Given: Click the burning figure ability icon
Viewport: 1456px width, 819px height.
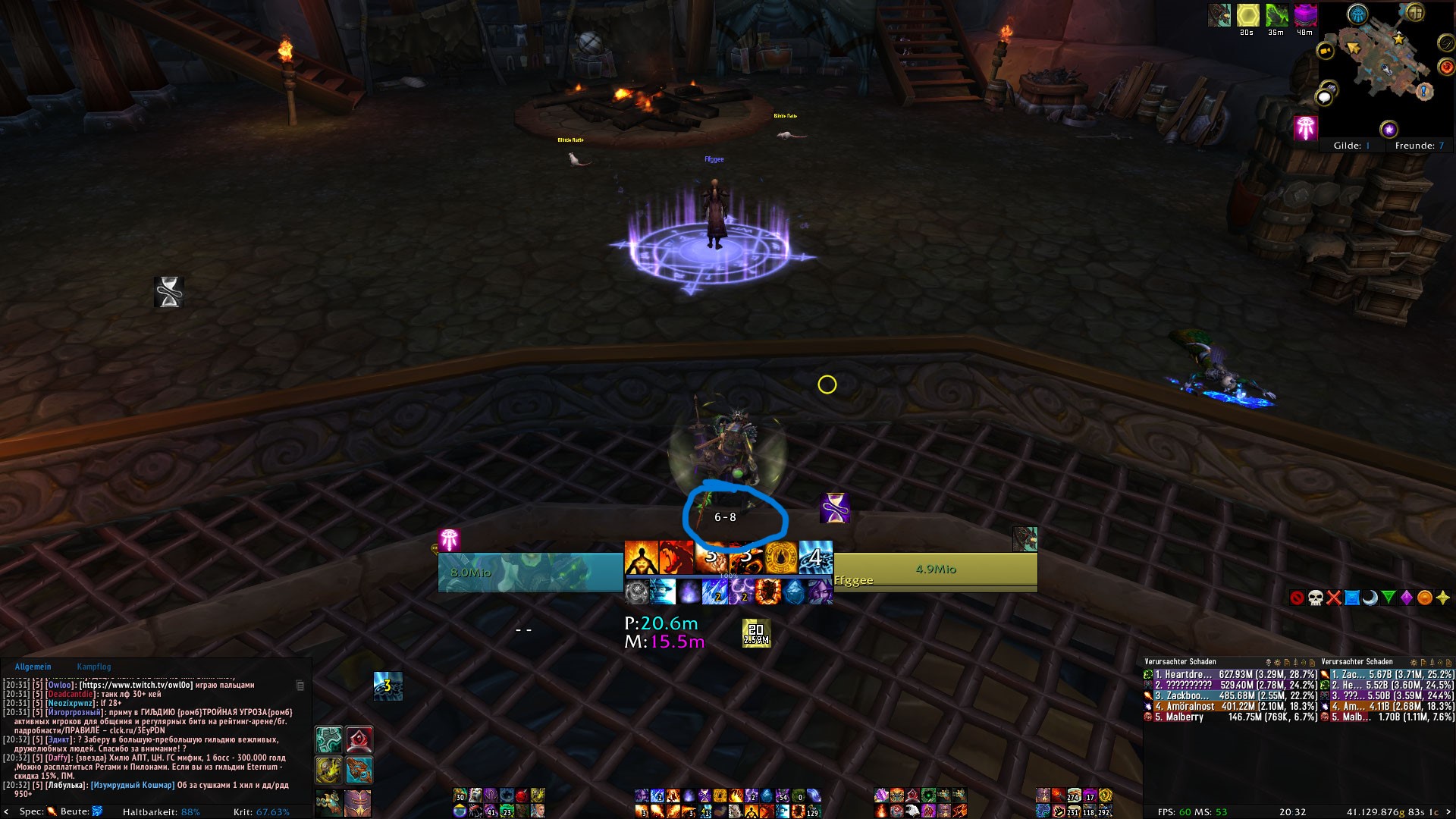Looking at the screenshot, I should click(x=641, y=557).
